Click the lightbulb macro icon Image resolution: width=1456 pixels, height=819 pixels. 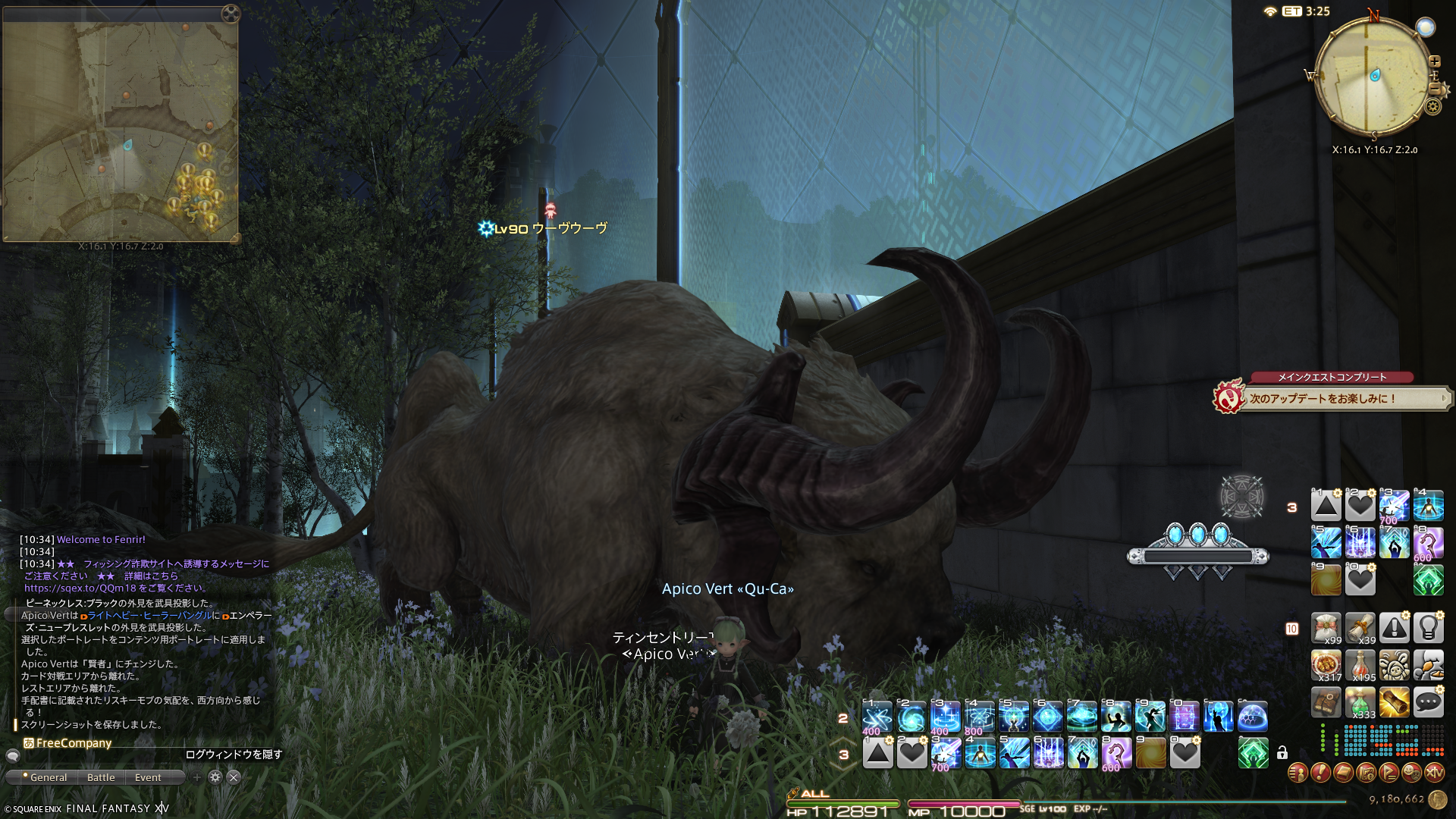1428,628
